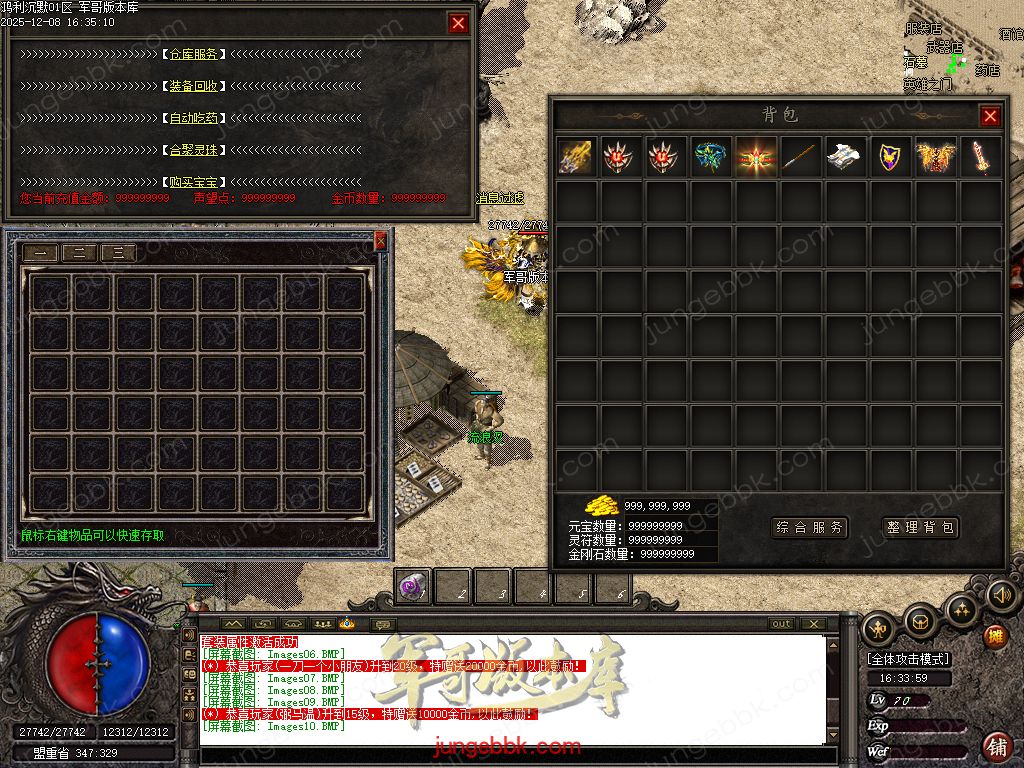
Task: Choose the 装备回收 equipment recycling option
Action: tap(193, 86)
